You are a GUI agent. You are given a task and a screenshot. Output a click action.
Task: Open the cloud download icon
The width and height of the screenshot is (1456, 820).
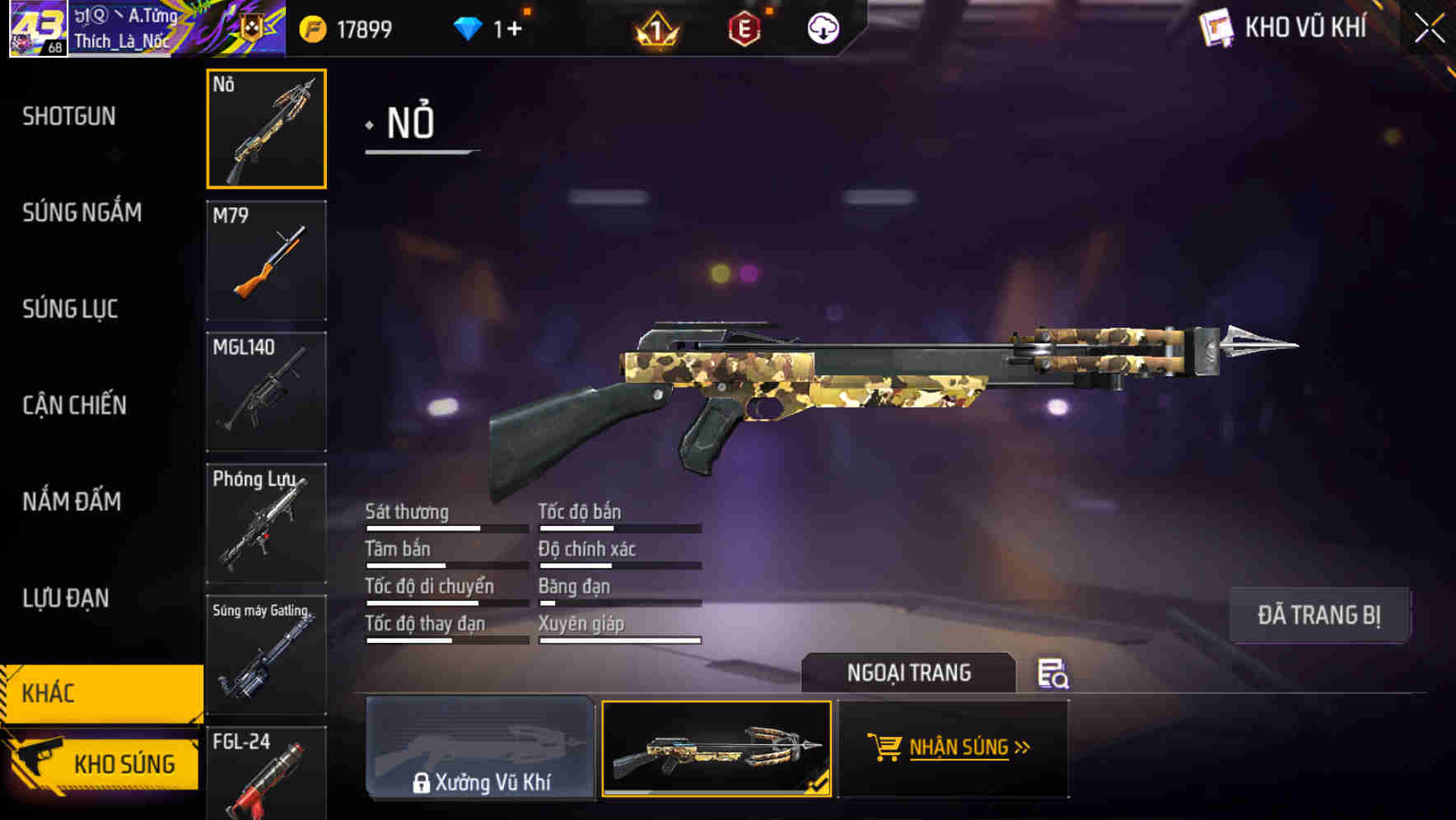point(822,27)
